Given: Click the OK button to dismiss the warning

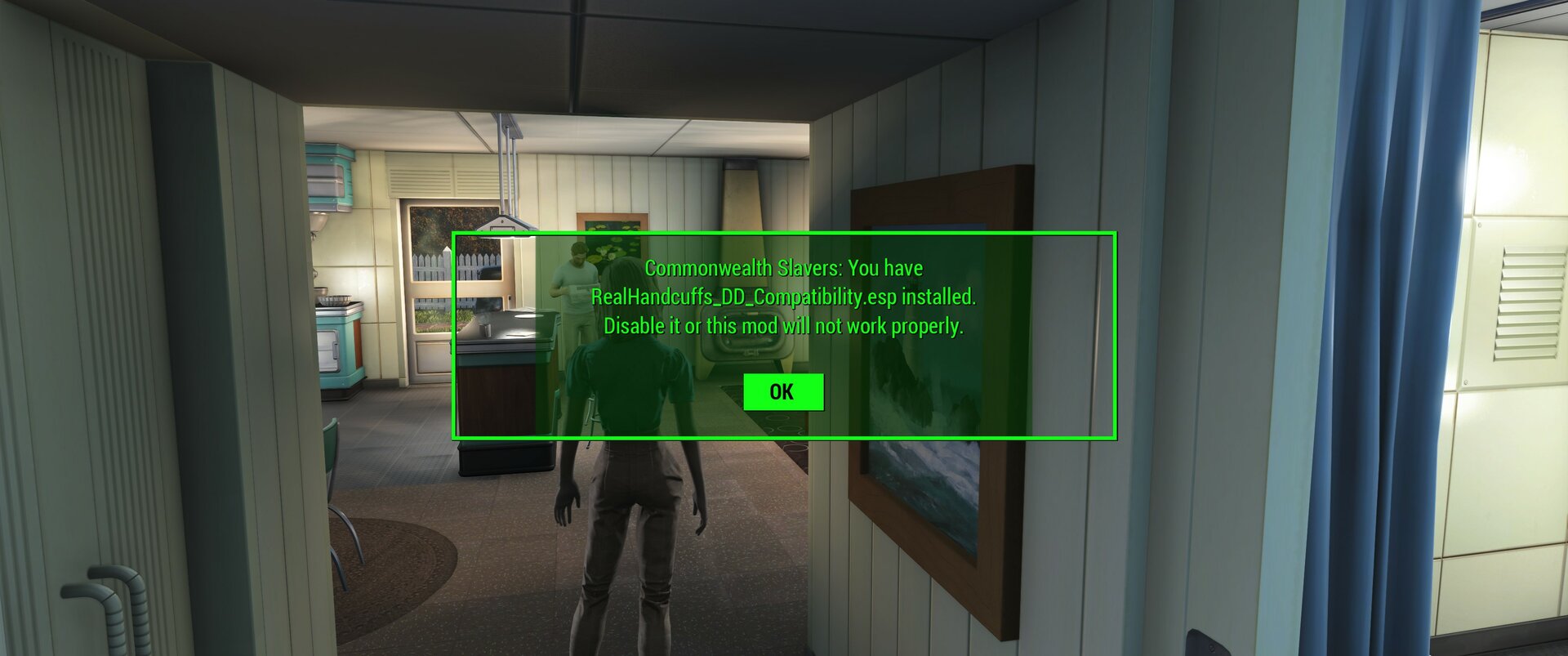Looking at the screenshot, I should coord(783,391).
